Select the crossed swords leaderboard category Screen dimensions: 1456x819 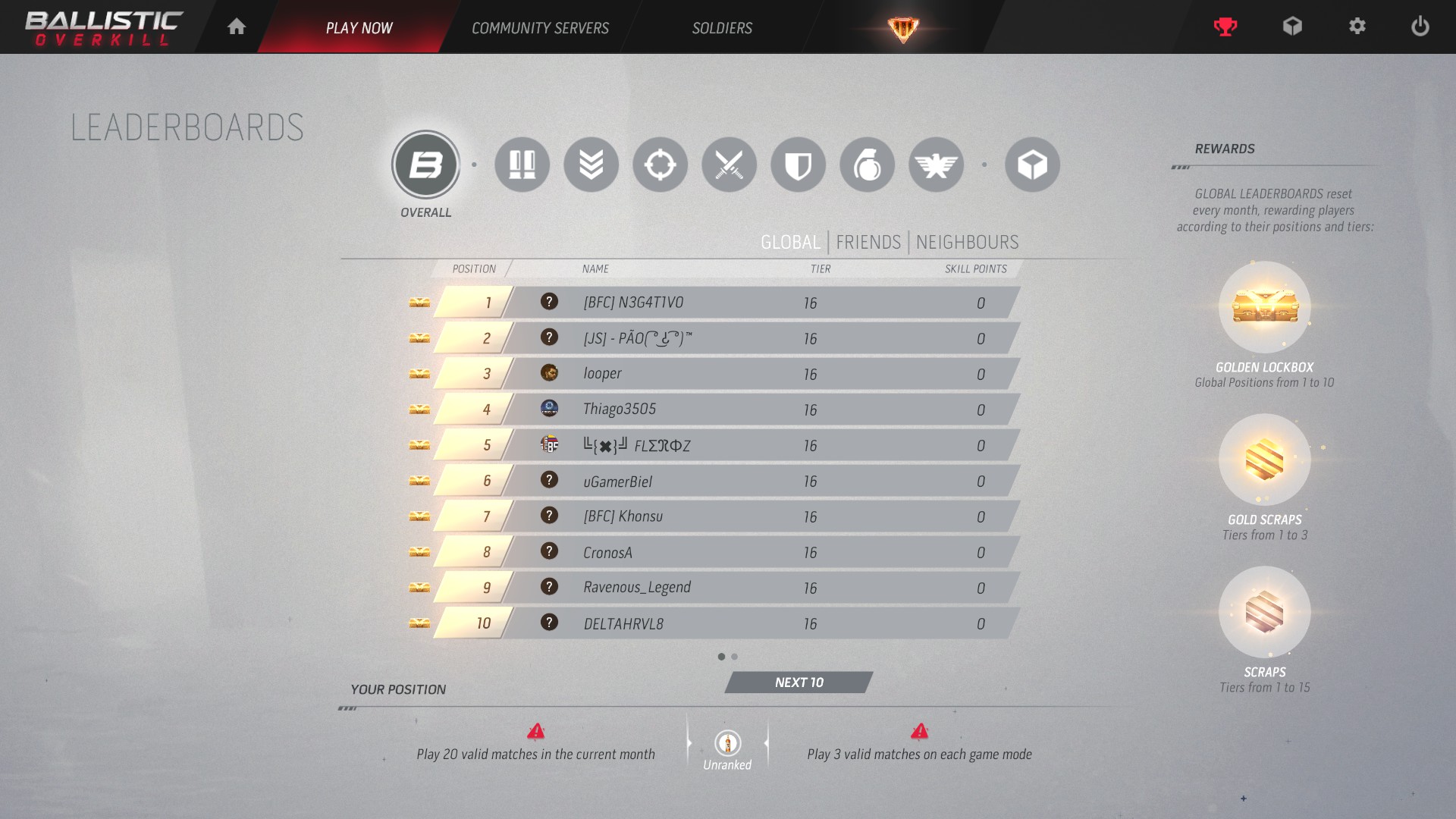pos(729,165)
